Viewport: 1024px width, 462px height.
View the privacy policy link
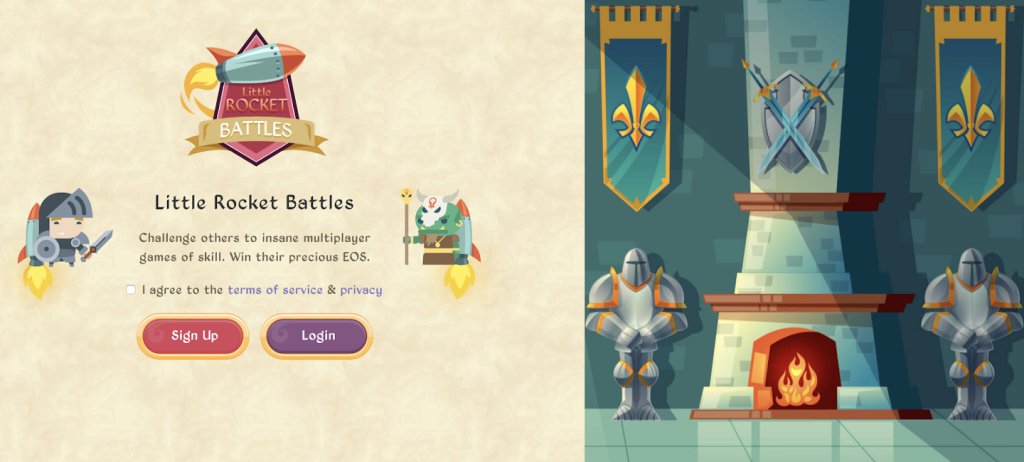click(361, 290)
